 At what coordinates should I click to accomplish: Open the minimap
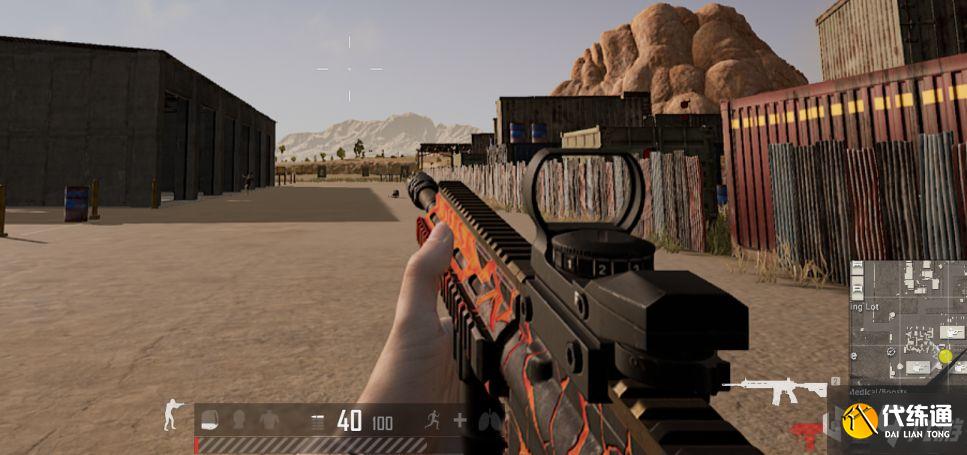click(907, 322)
